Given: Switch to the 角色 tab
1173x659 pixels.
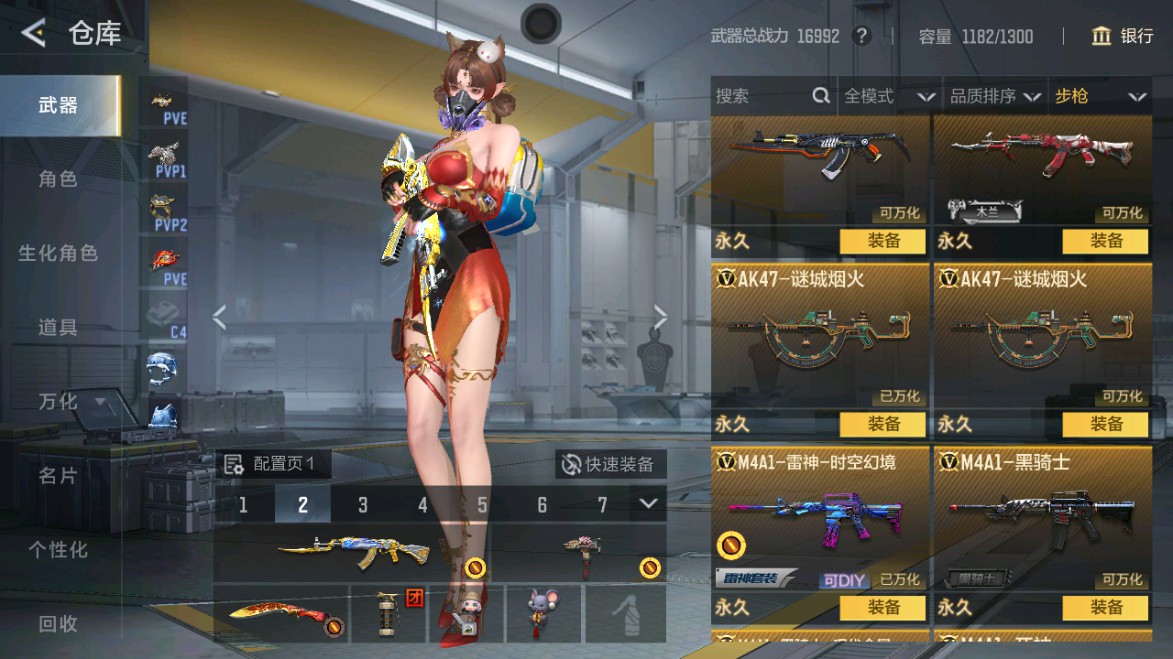Looking at the screenshot, I should pos(58,179).
